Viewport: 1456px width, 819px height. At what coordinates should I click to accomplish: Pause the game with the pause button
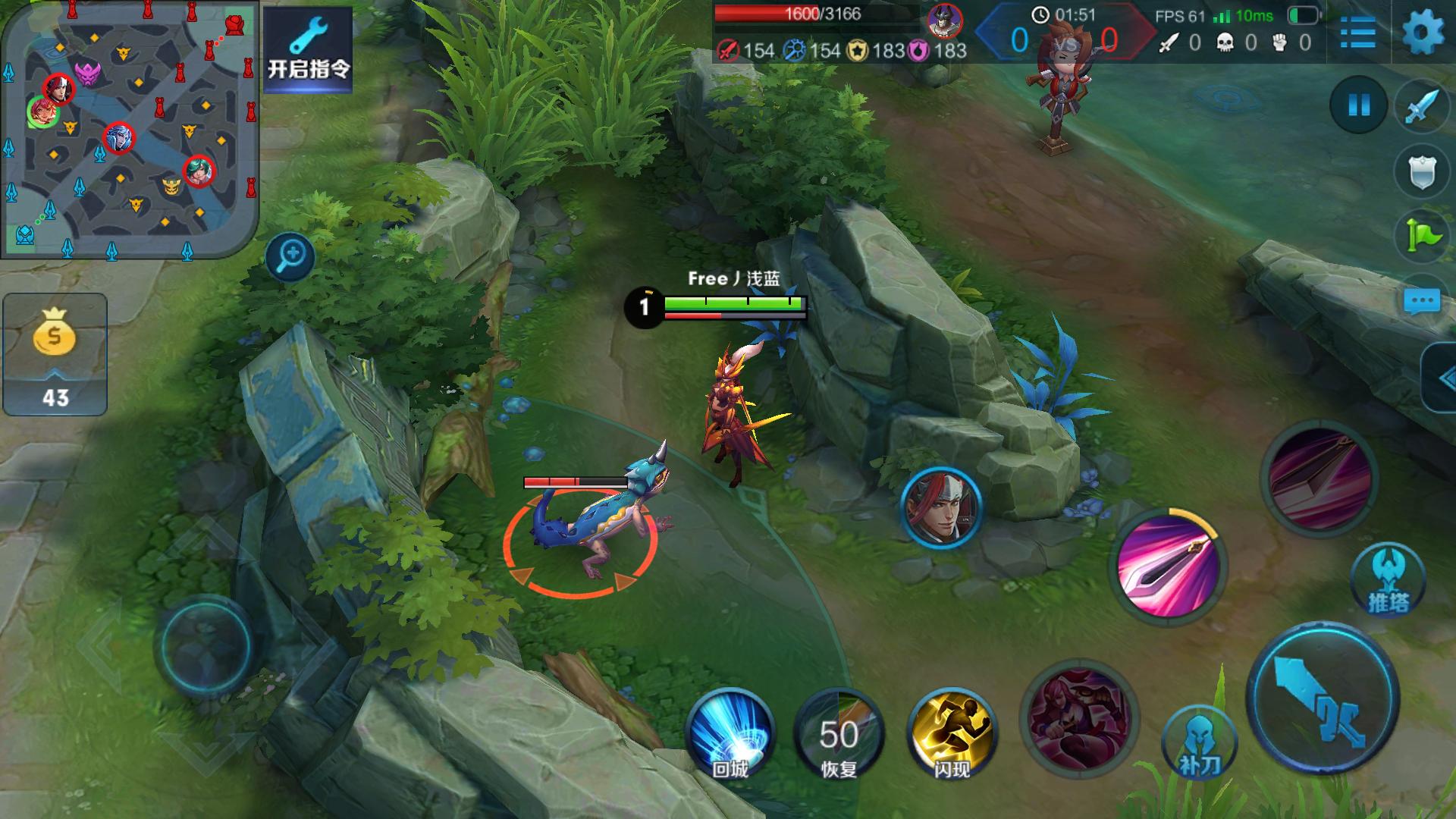[x=1358, y=105]
